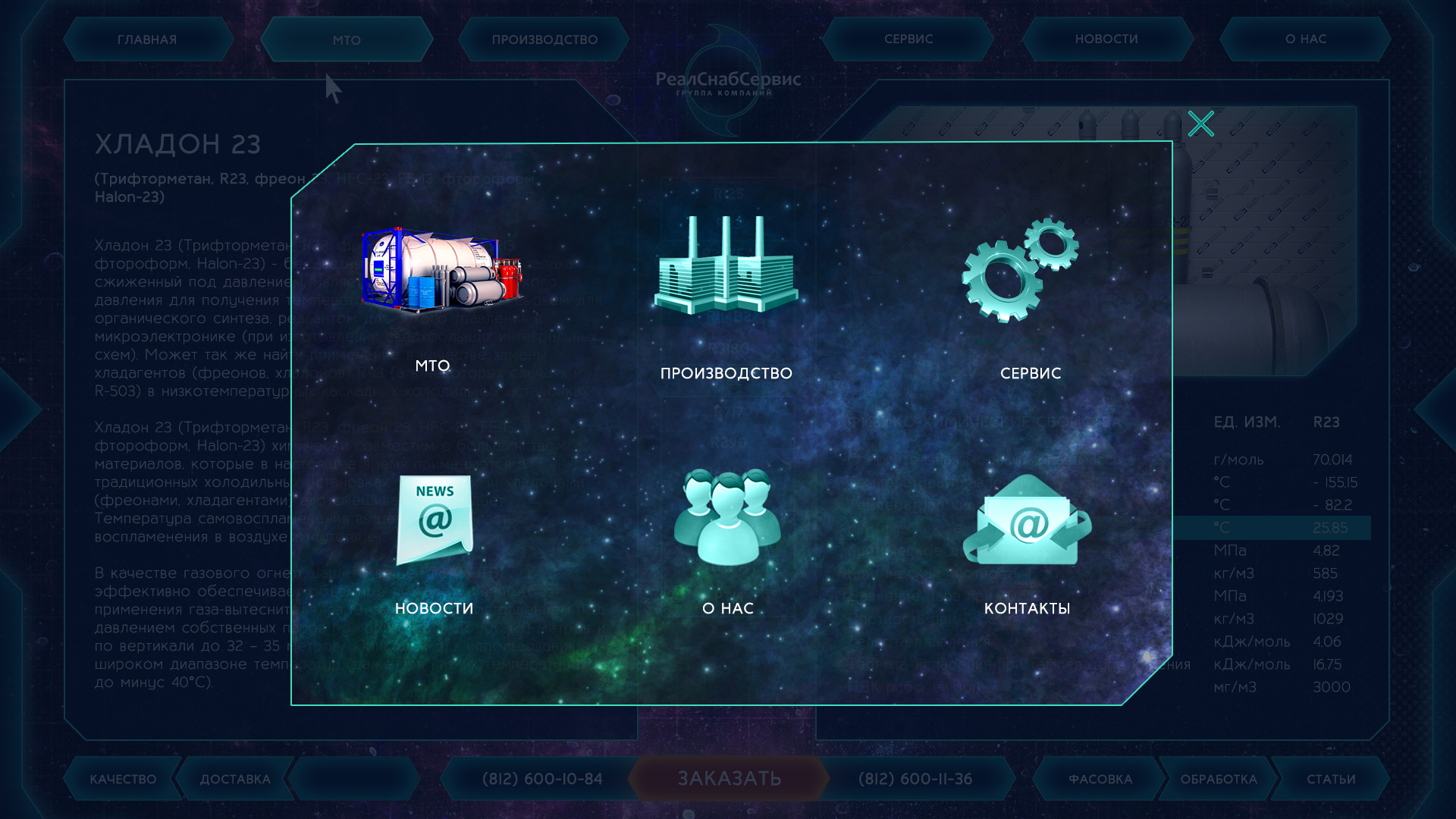Open НОВОСТИ top navigation tab
This screenshot has width=1456, height=819.
(x=1106, y=39)
